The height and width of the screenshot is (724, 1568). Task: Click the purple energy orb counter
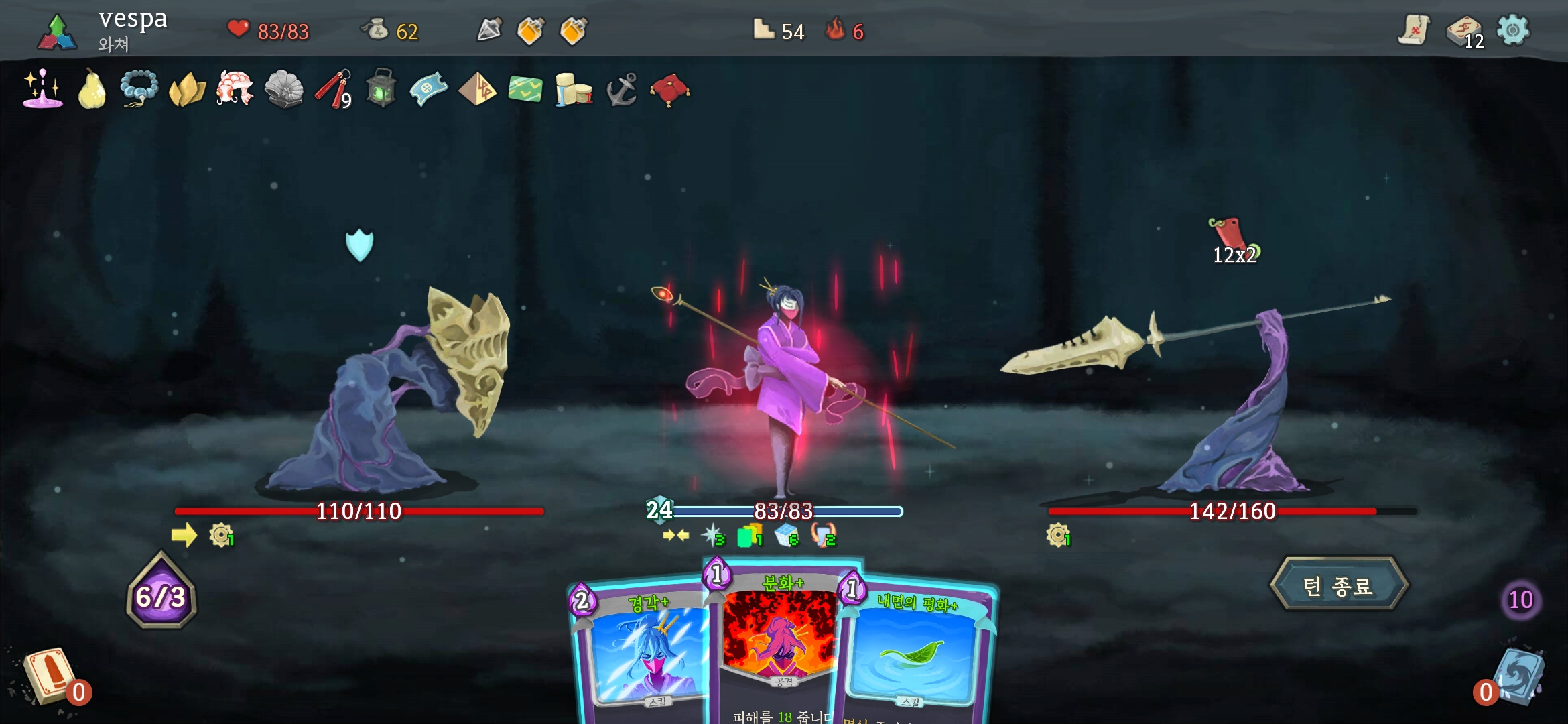coord(161,595)
